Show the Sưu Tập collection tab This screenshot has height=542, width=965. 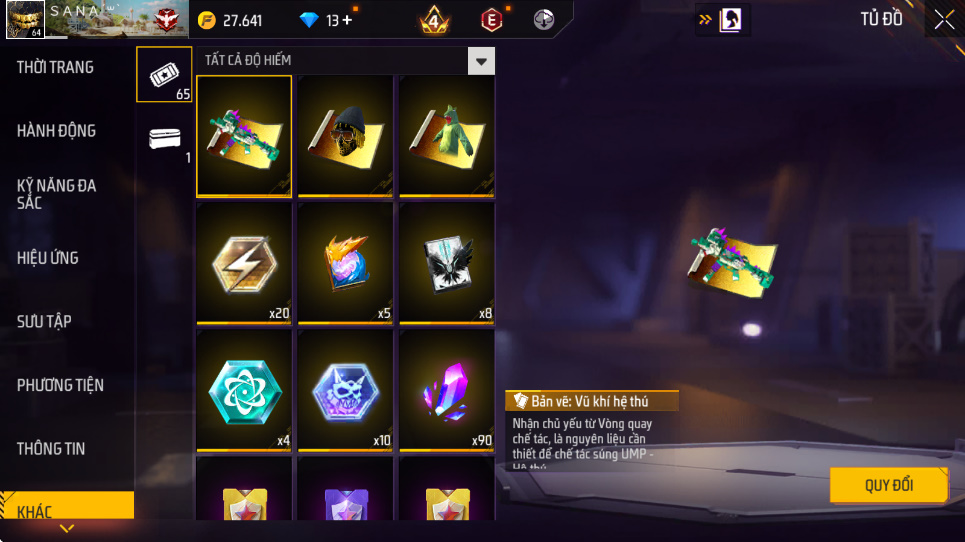(44, 321)
